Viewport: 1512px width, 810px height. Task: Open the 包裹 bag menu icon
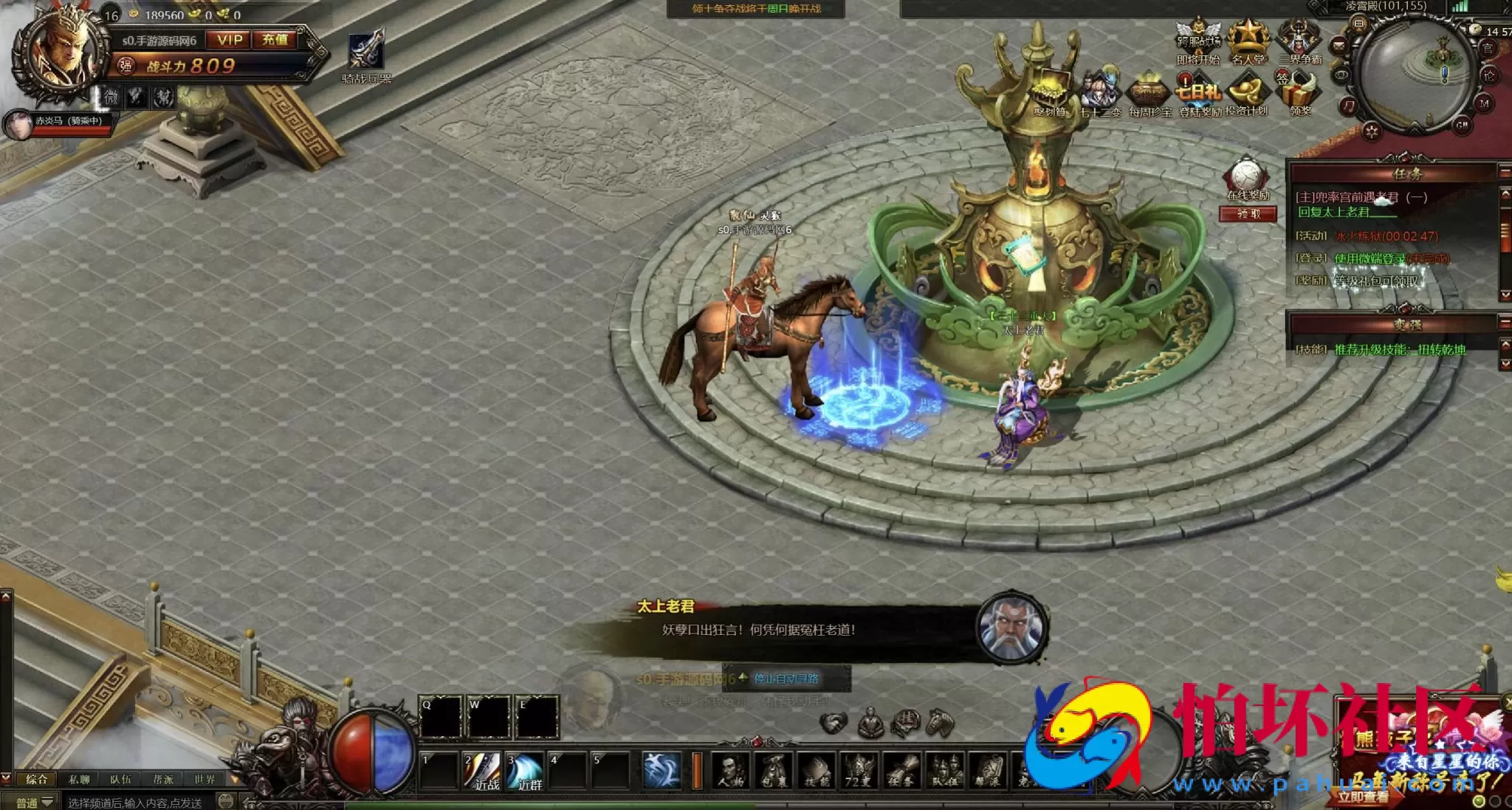(774, 770)
